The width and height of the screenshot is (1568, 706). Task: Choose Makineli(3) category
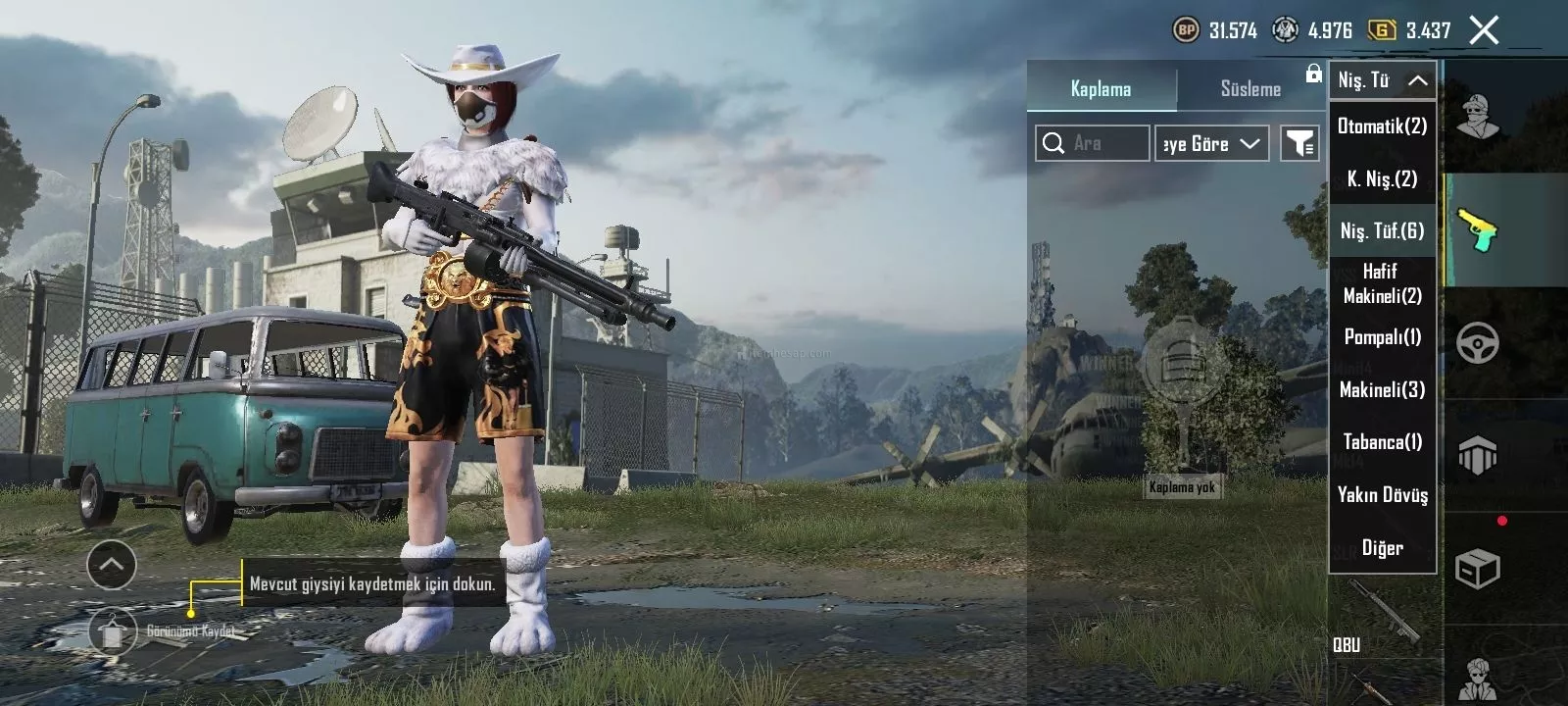click(1382, 390)
